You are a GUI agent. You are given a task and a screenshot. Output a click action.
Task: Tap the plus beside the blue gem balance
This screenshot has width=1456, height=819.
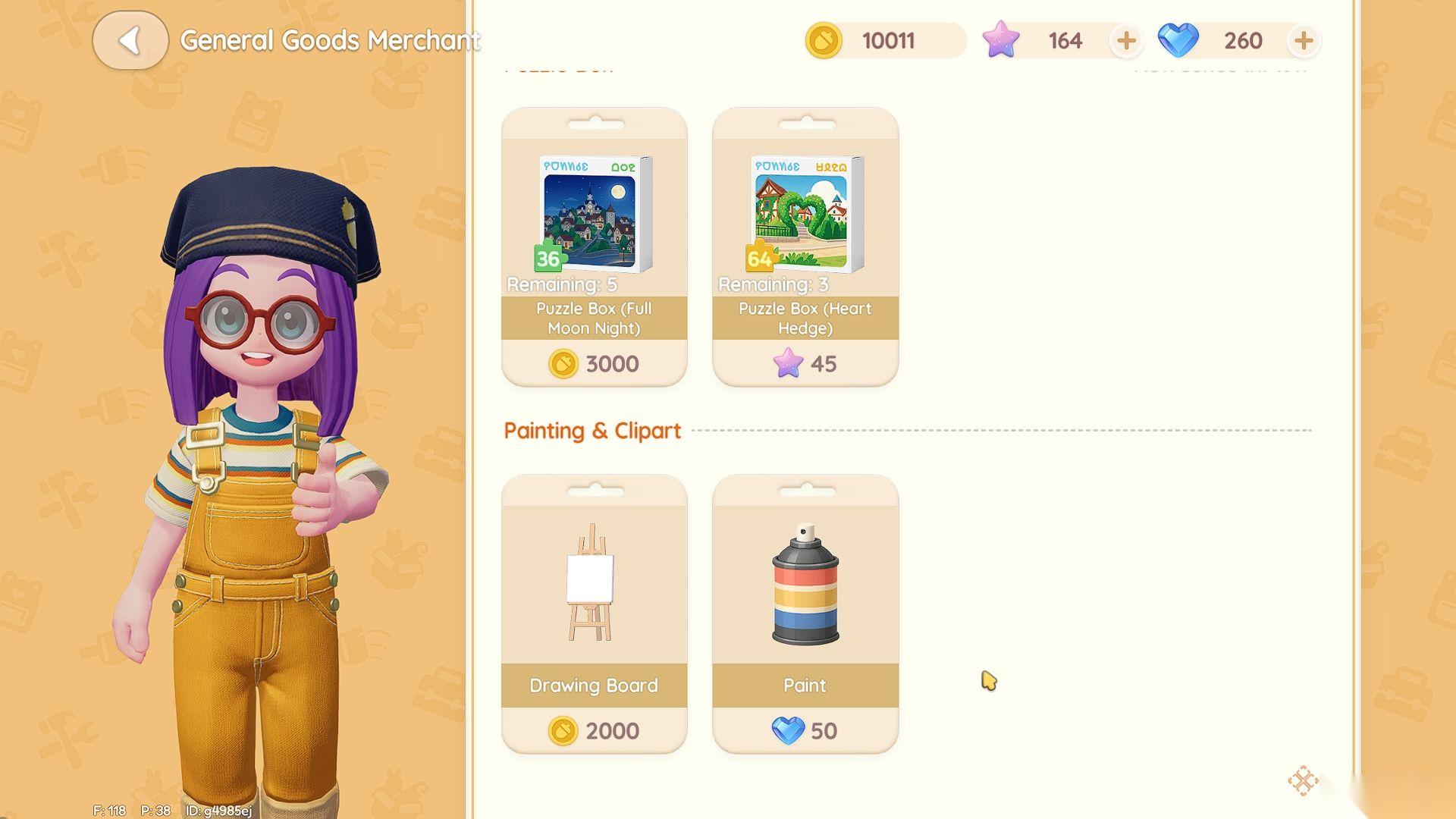coord(1304,41)
